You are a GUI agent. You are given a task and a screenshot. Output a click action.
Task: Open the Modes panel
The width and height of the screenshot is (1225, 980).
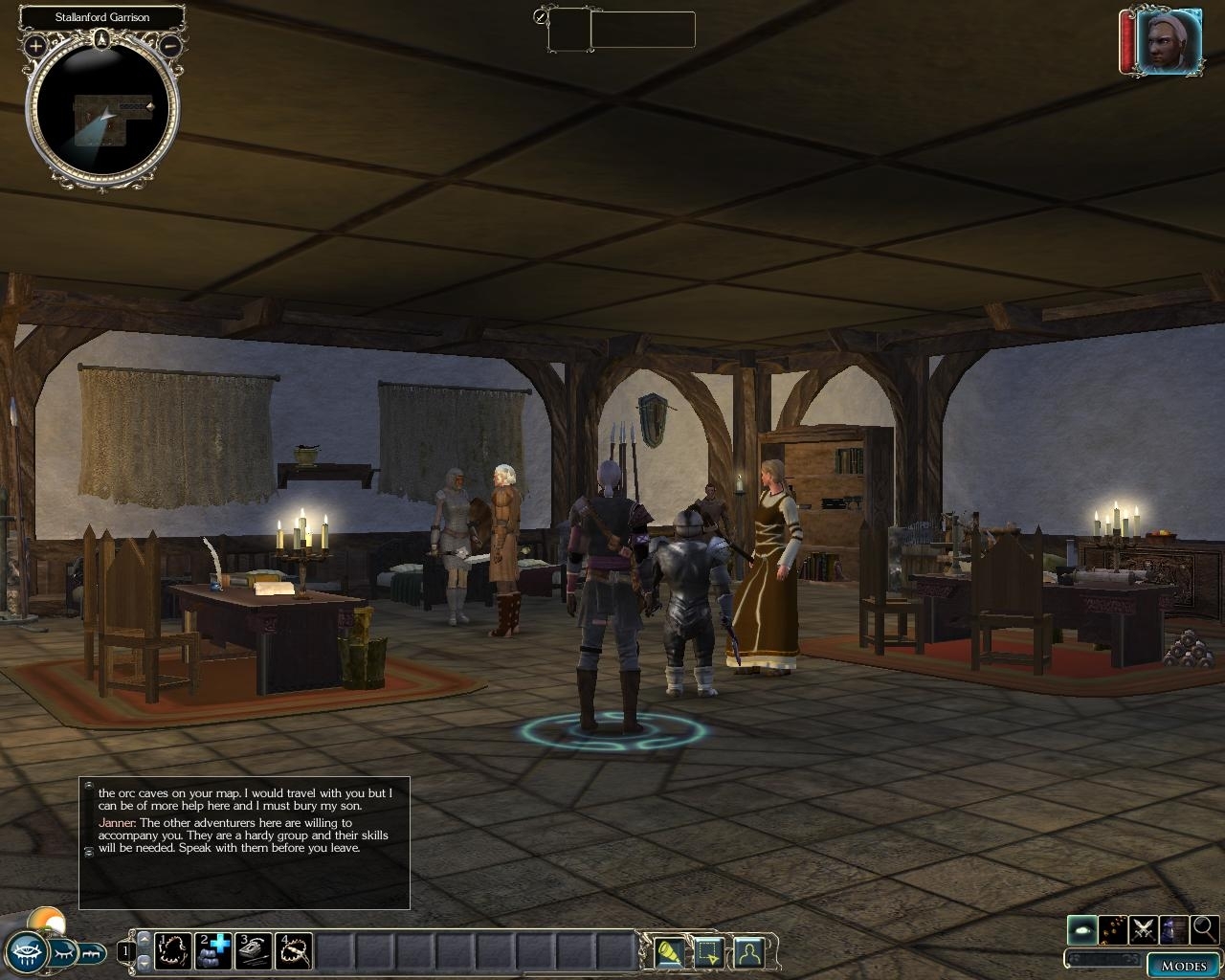(1183, 965)
